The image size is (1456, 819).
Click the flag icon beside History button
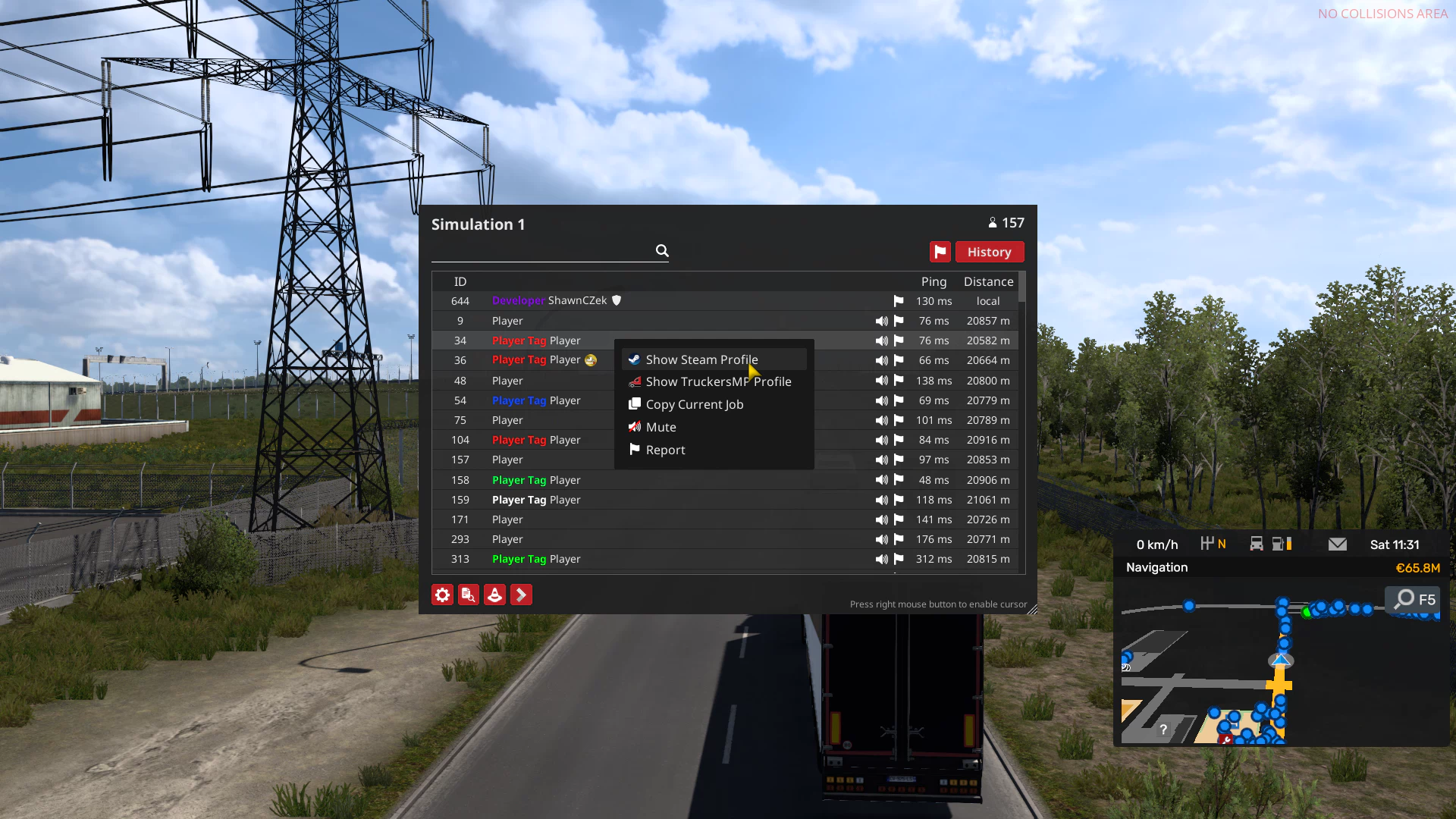[x=940, y=251]
